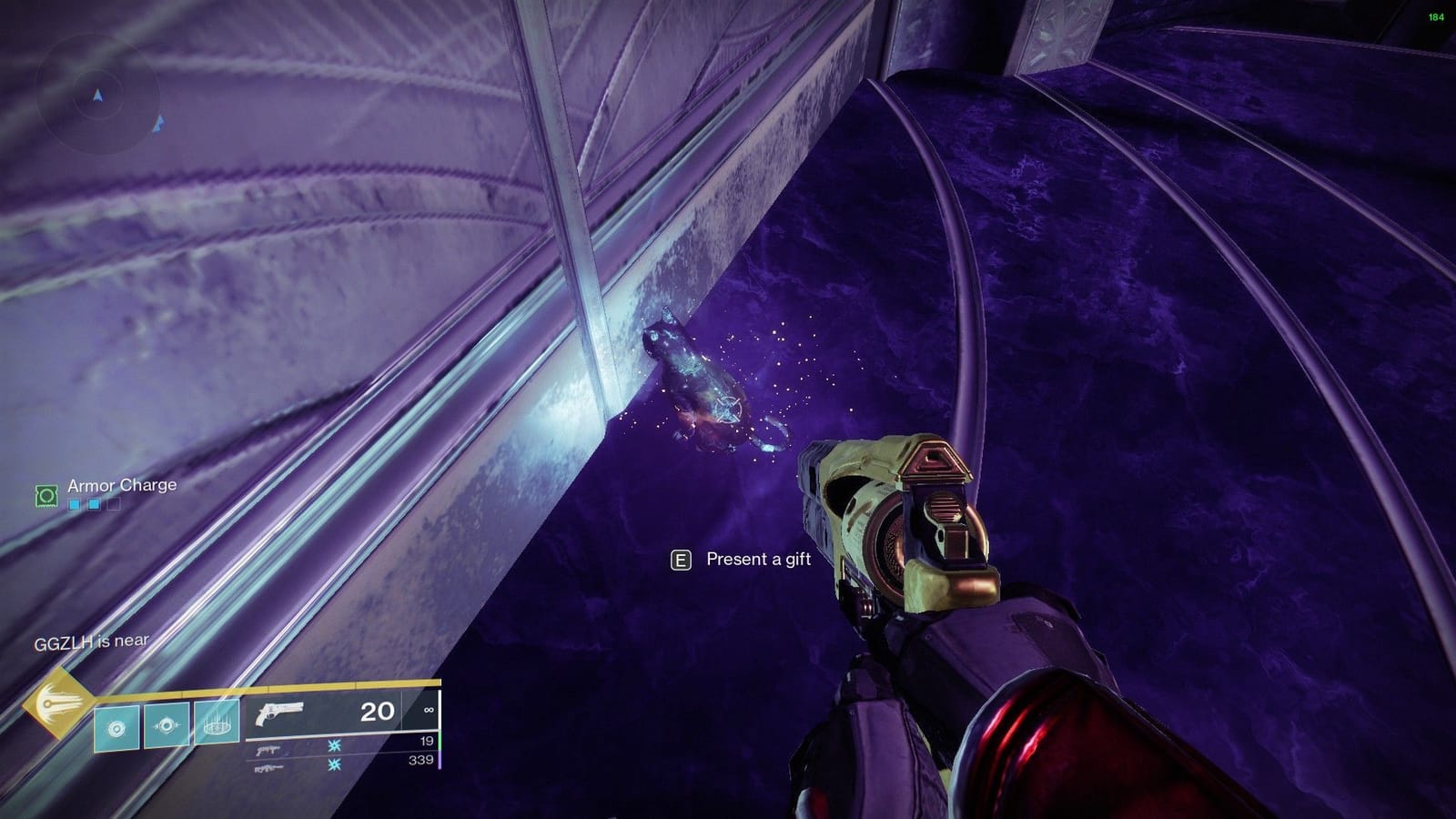Click the melee ability icon

(167, 725)
